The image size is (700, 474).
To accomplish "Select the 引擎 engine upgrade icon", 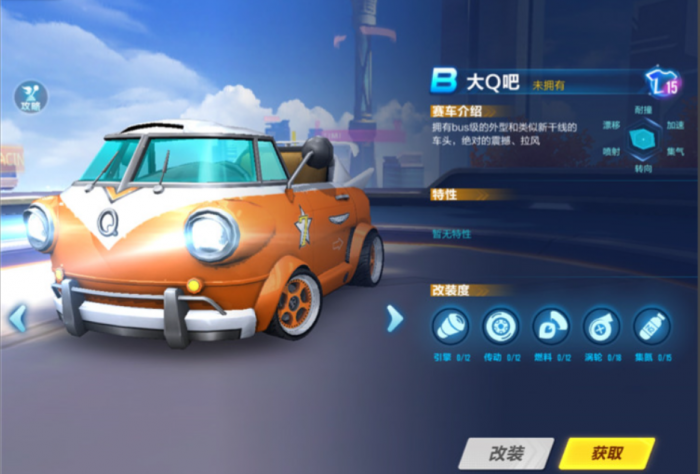I will pyautogui.click(x=449, y=327).
